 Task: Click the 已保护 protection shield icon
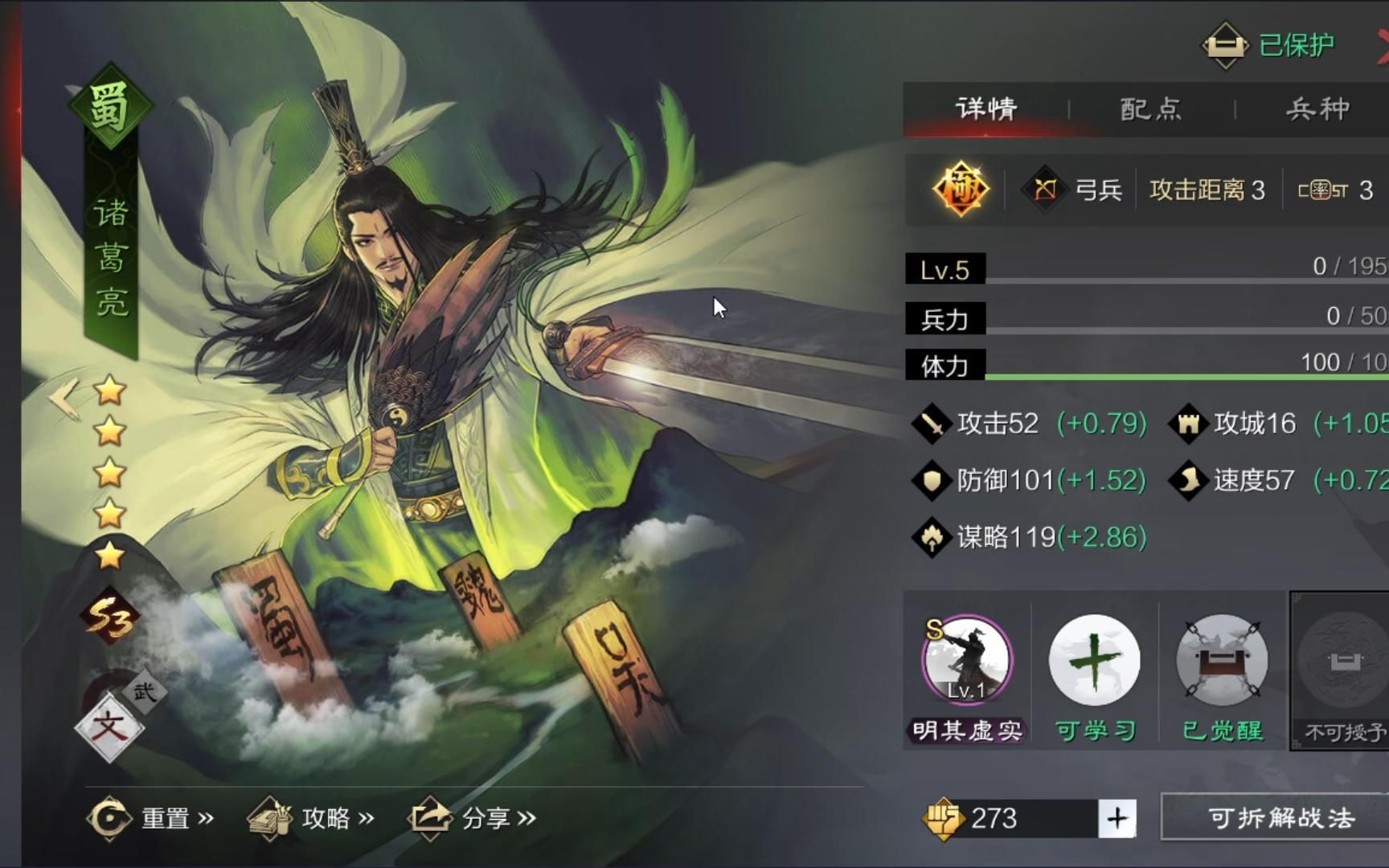[1225, 44]
